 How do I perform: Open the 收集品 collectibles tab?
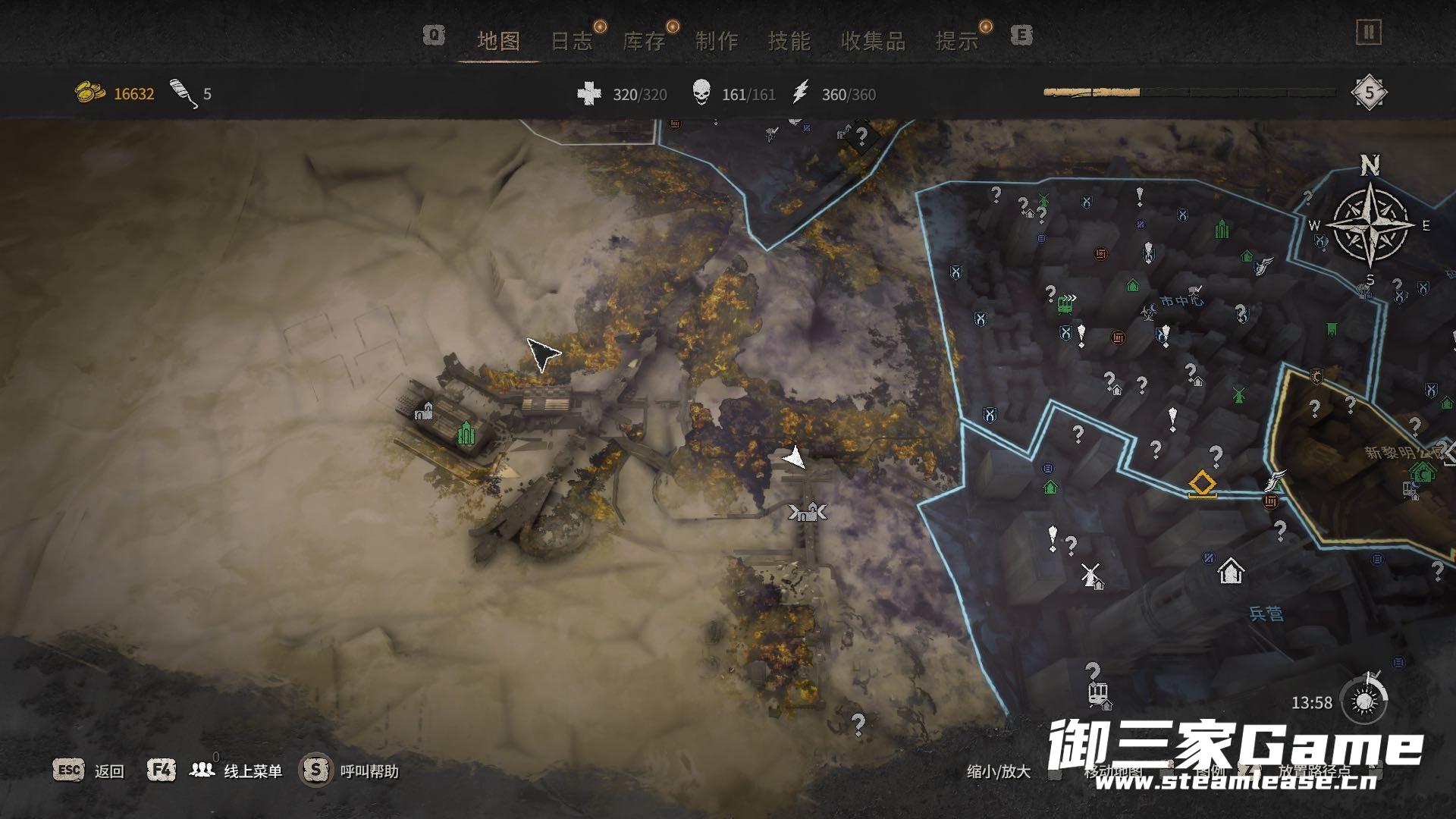point(873,41)
